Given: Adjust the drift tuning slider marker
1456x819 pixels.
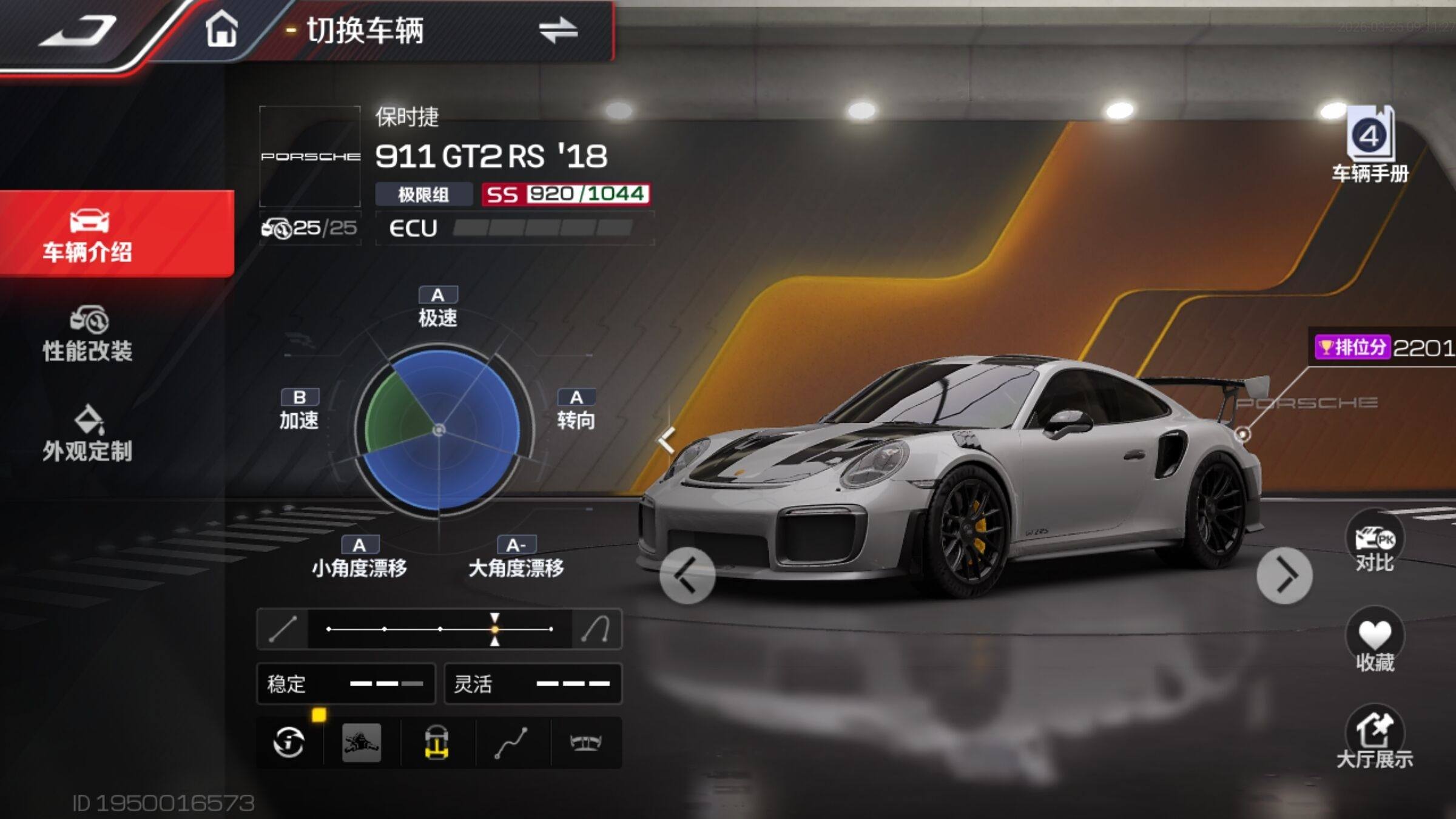Looking at the screenshot, I should [495, 629].
